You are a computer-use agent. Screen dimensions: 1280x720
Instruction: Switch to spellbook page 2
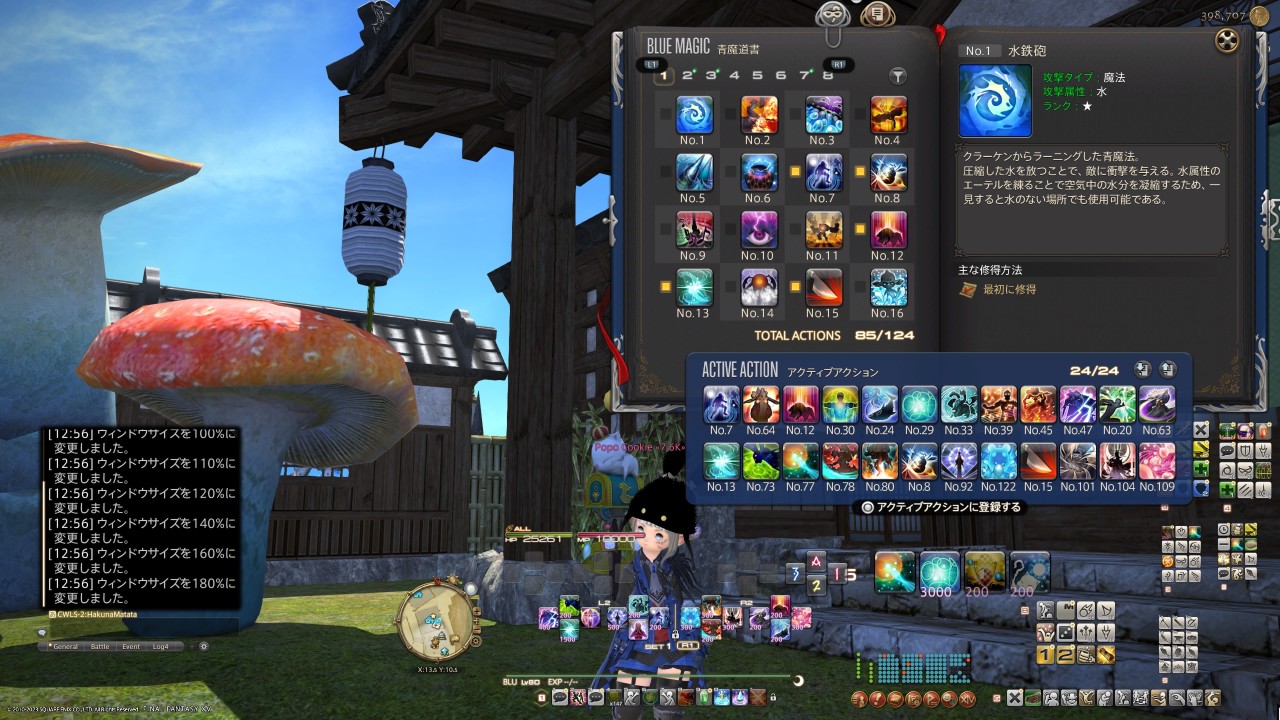(x=688, y=75)
